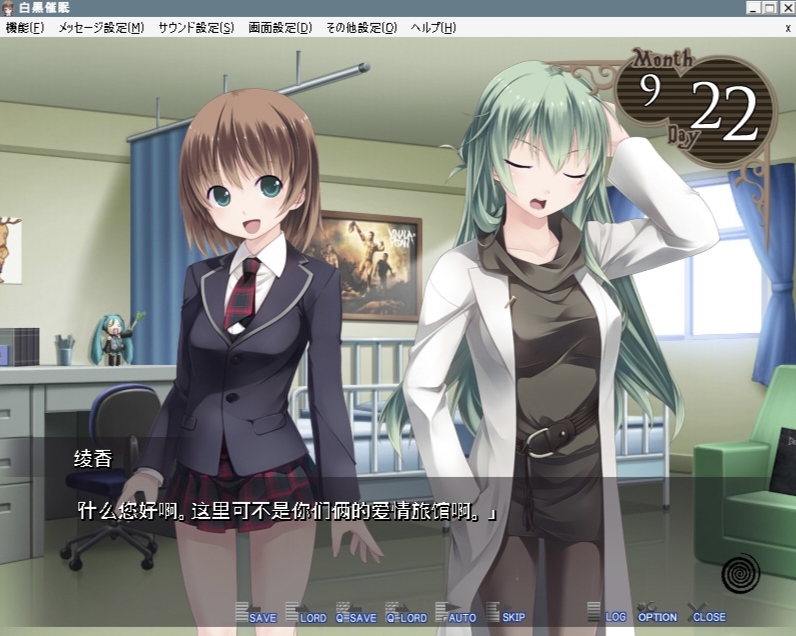
Task: Open the message LOG
Action: coord(609,616)
